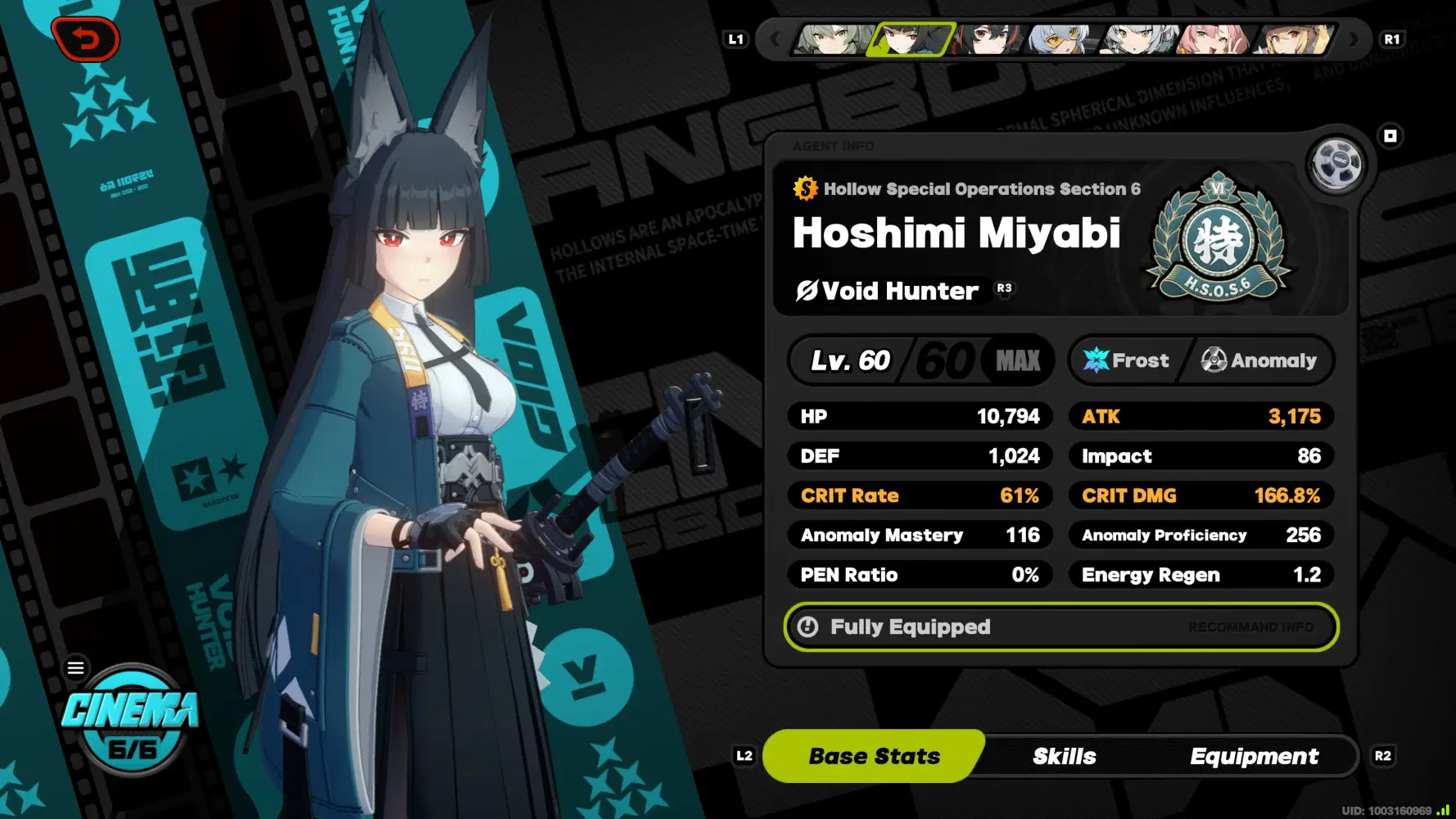The width and height of the screenshot is (1456, 819).
Task: Click the right chevron on the agent carousel
Action: click(1352, 38)
